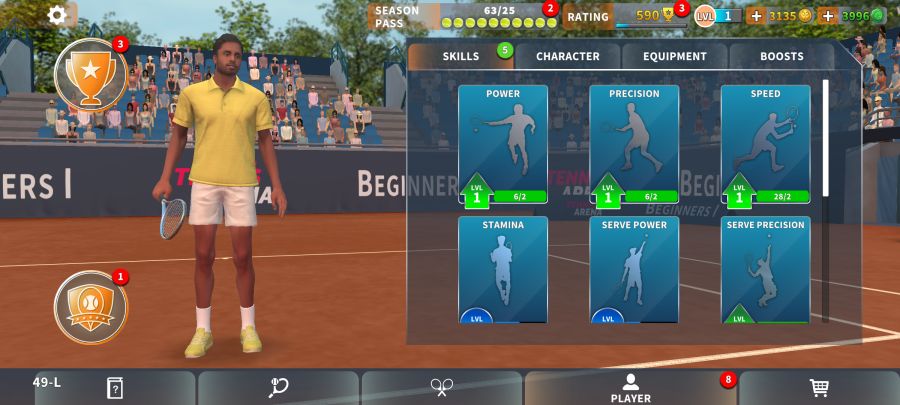Choose the Precision skill card

pyautogui.click(x=634, y=145)
